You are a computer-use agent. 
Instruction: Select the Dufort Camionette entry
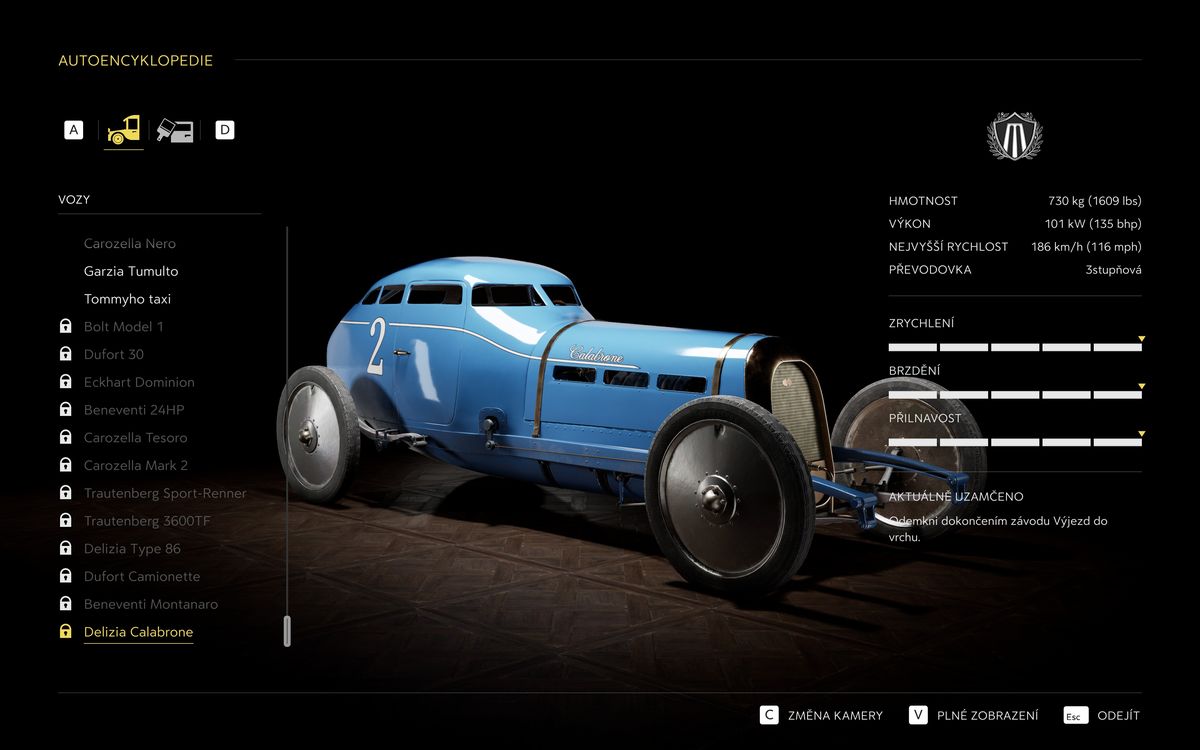[142, 576]
